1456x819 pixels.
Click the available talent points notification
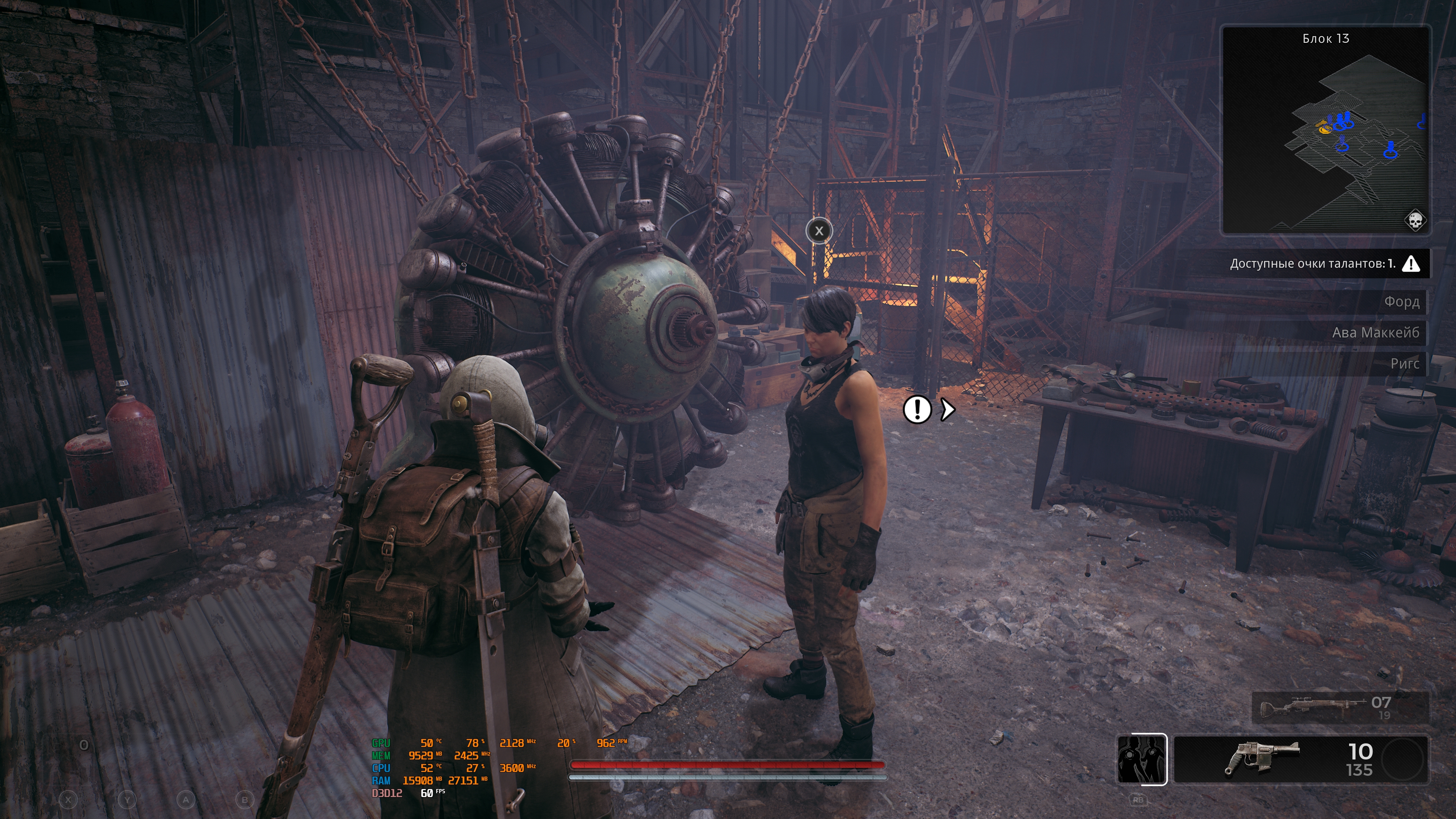click(1323, 264)
